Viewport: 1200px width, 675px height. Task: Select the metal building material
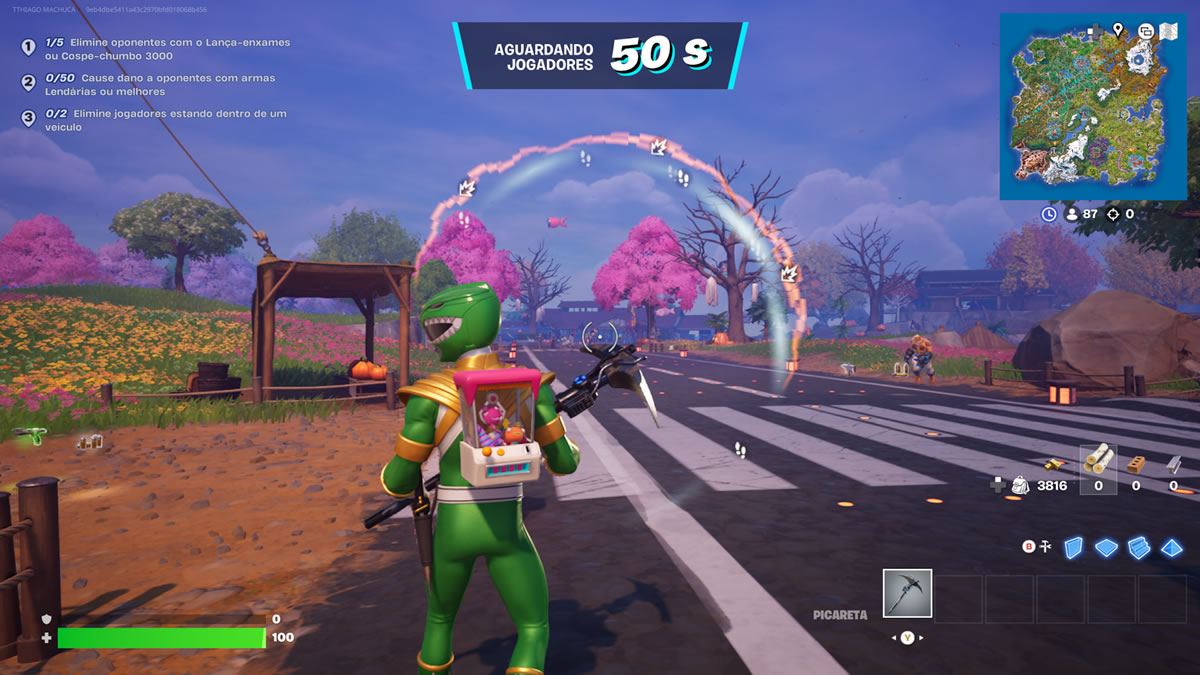click(x=1173, y=462)
